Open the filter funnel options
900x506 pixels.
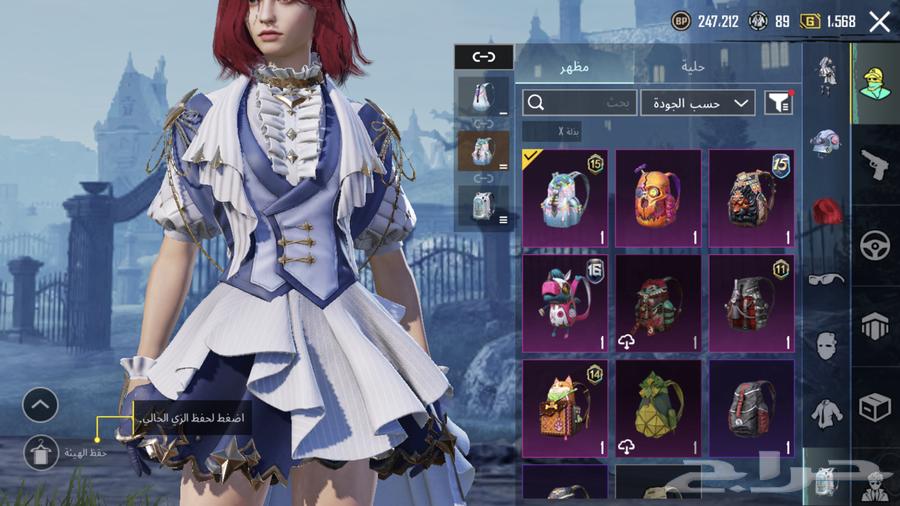point(778,102)
